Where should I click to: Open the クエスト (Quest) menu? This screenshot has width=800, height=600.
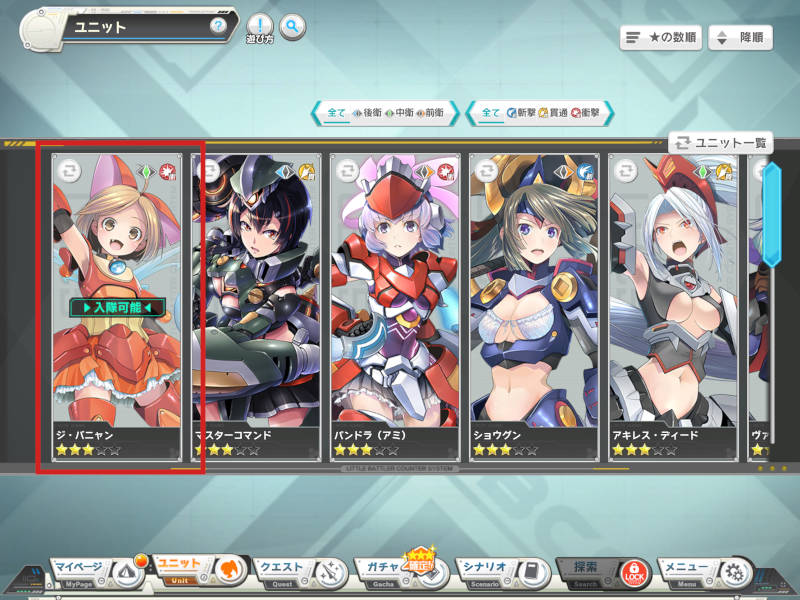[x=297, y=571]
